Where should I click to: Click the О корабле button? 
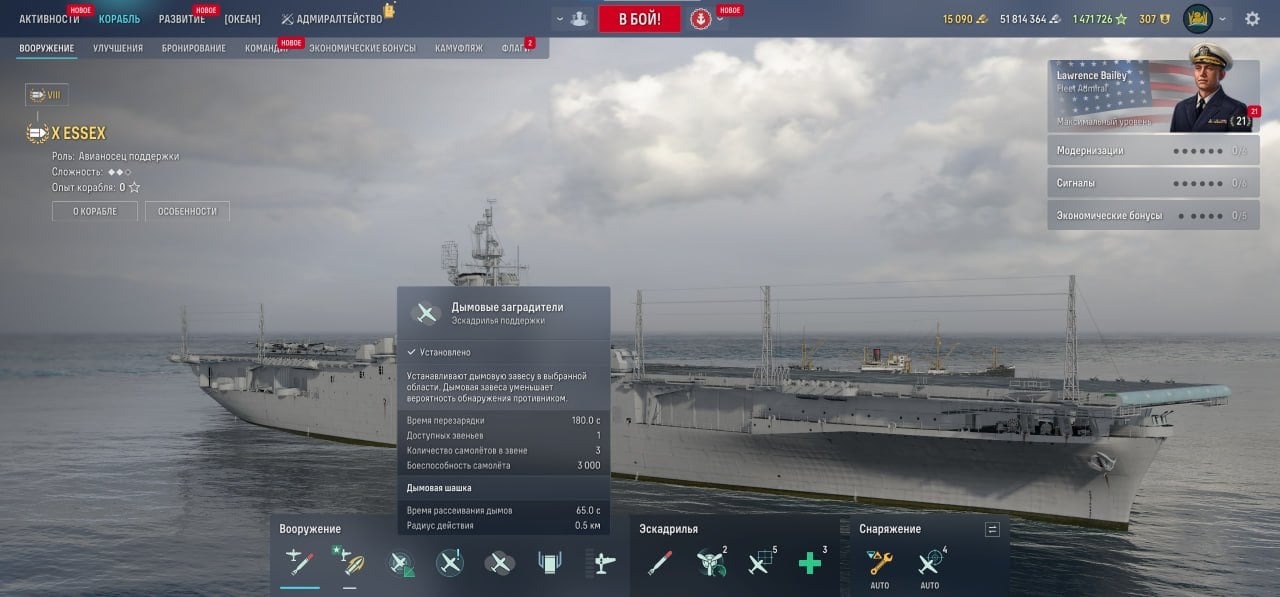tap(95, 211)
